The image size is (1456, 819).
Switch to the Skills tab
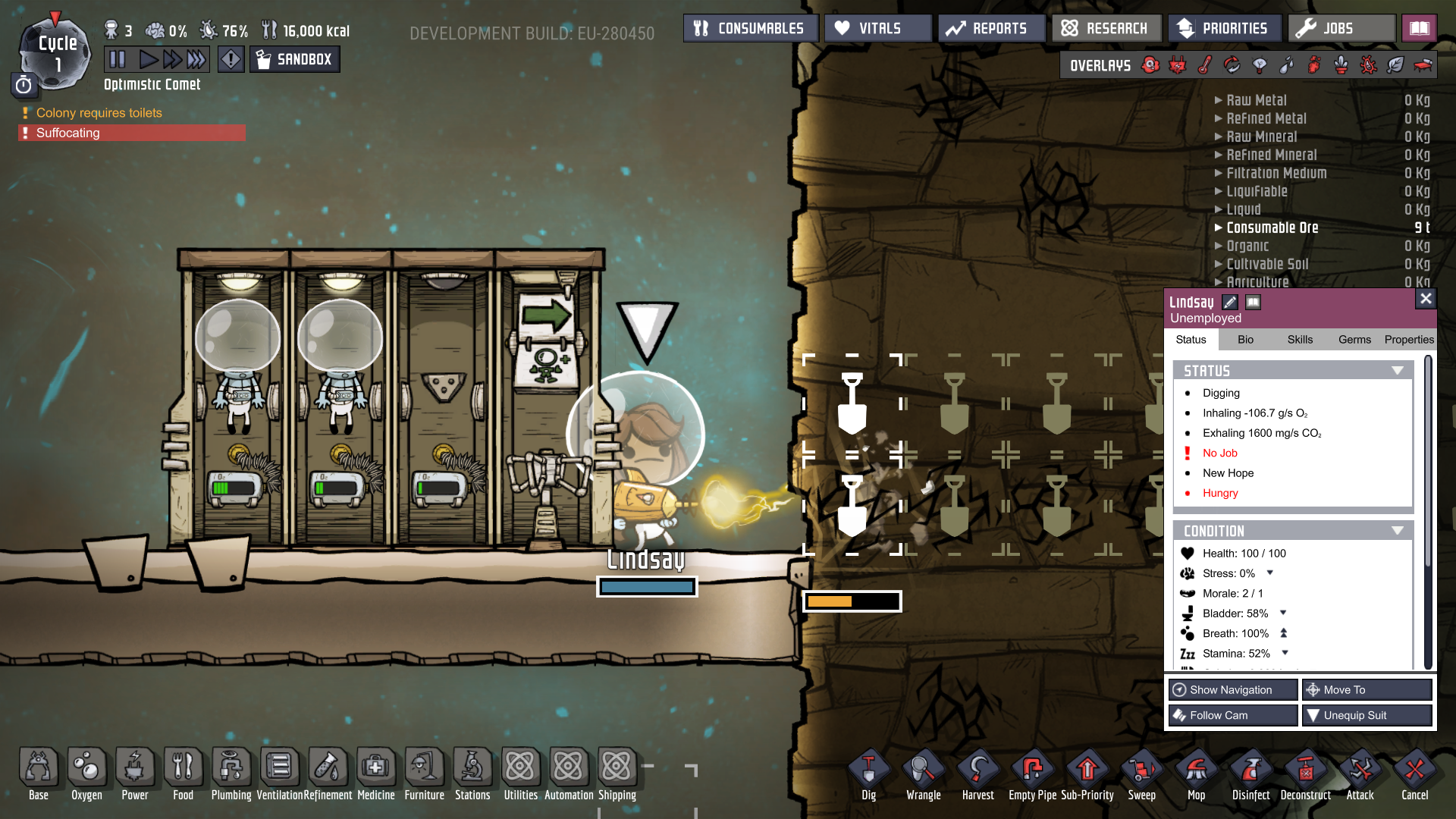tap(1300, 340)
